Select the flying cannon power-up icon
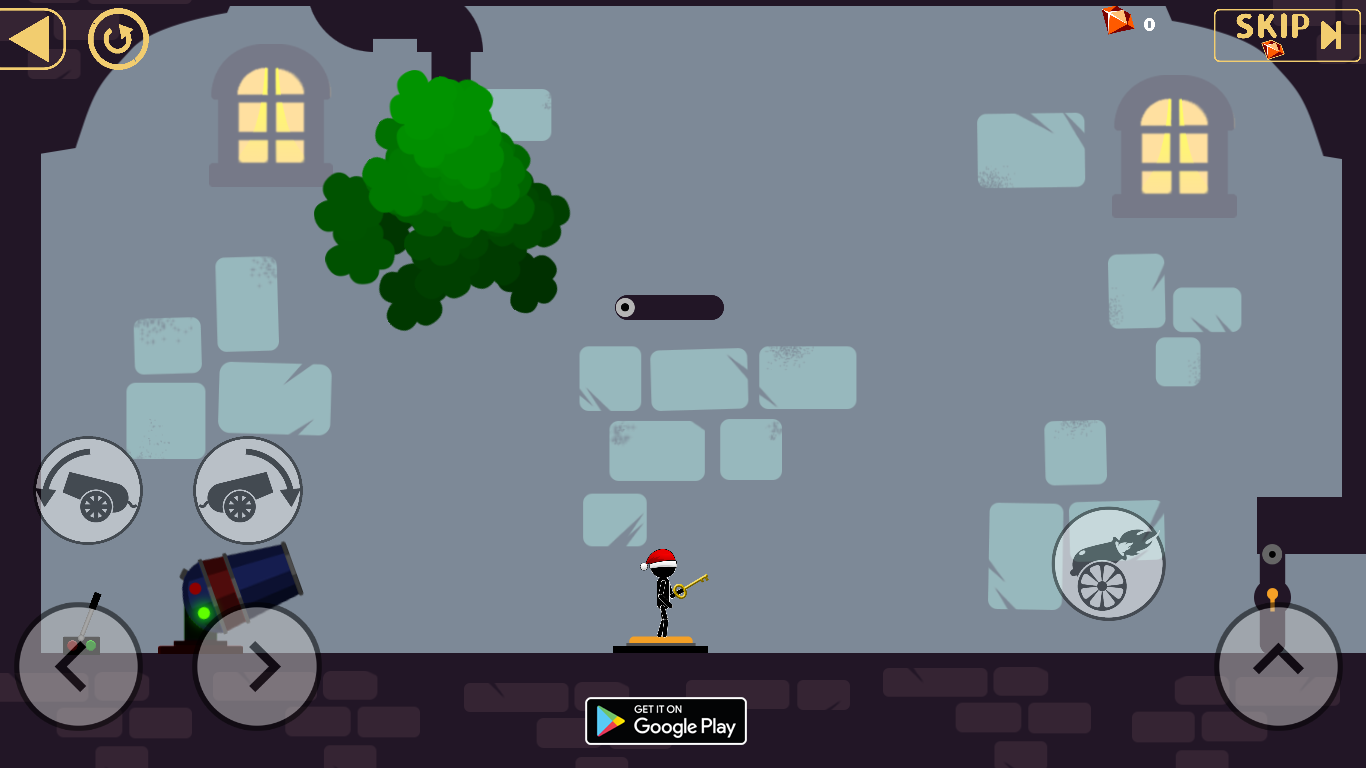The height and width of the screenshot is (768, 1366). [x=1109, y=563]
